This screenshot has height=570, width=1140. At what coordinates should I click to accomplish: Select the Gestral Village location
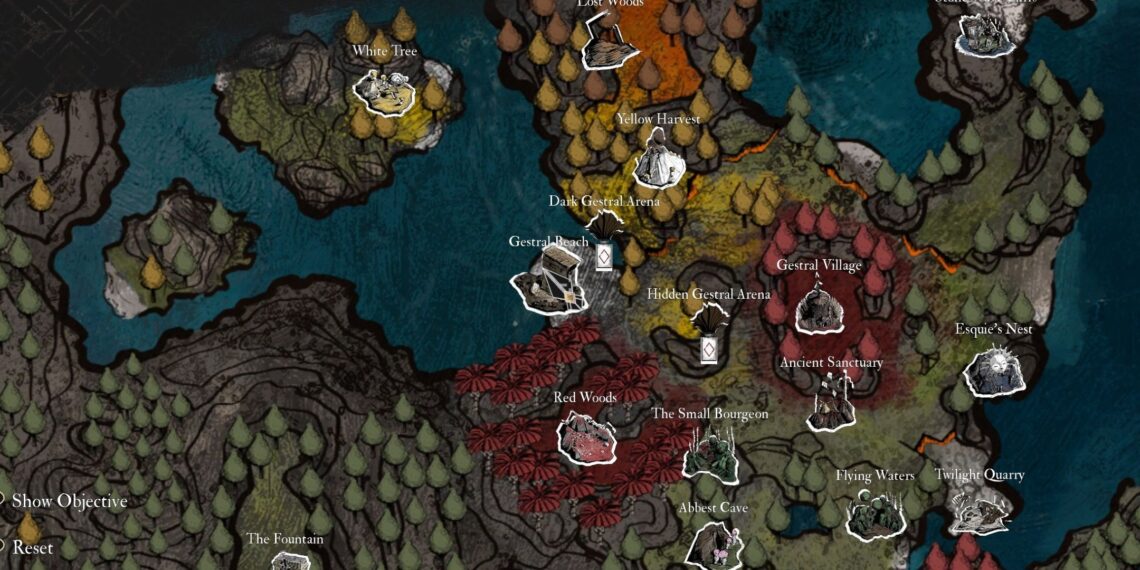click(819, 309)
